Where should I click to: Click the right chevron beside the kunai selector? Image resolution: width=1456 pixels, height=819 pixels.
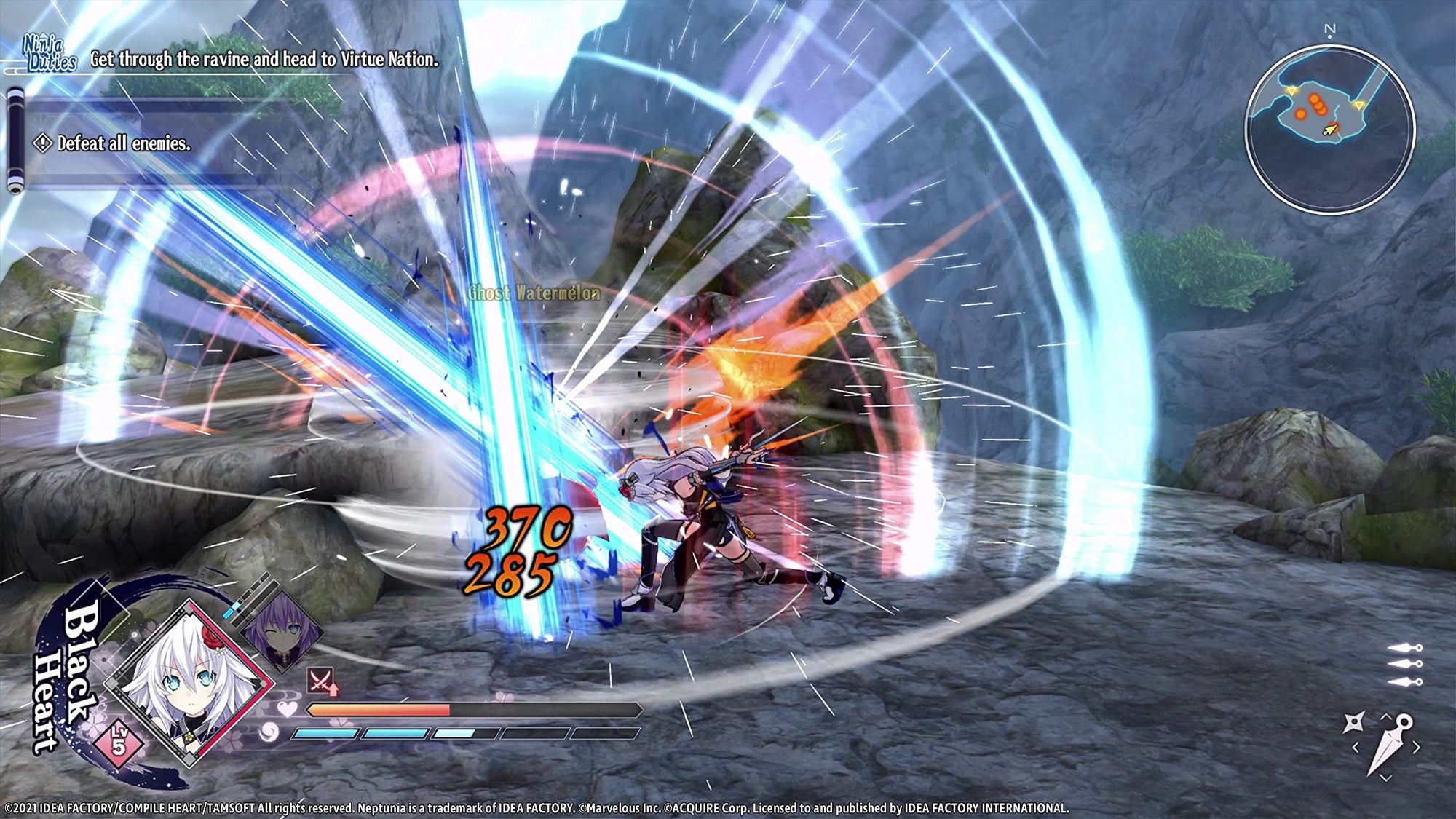1416,746
